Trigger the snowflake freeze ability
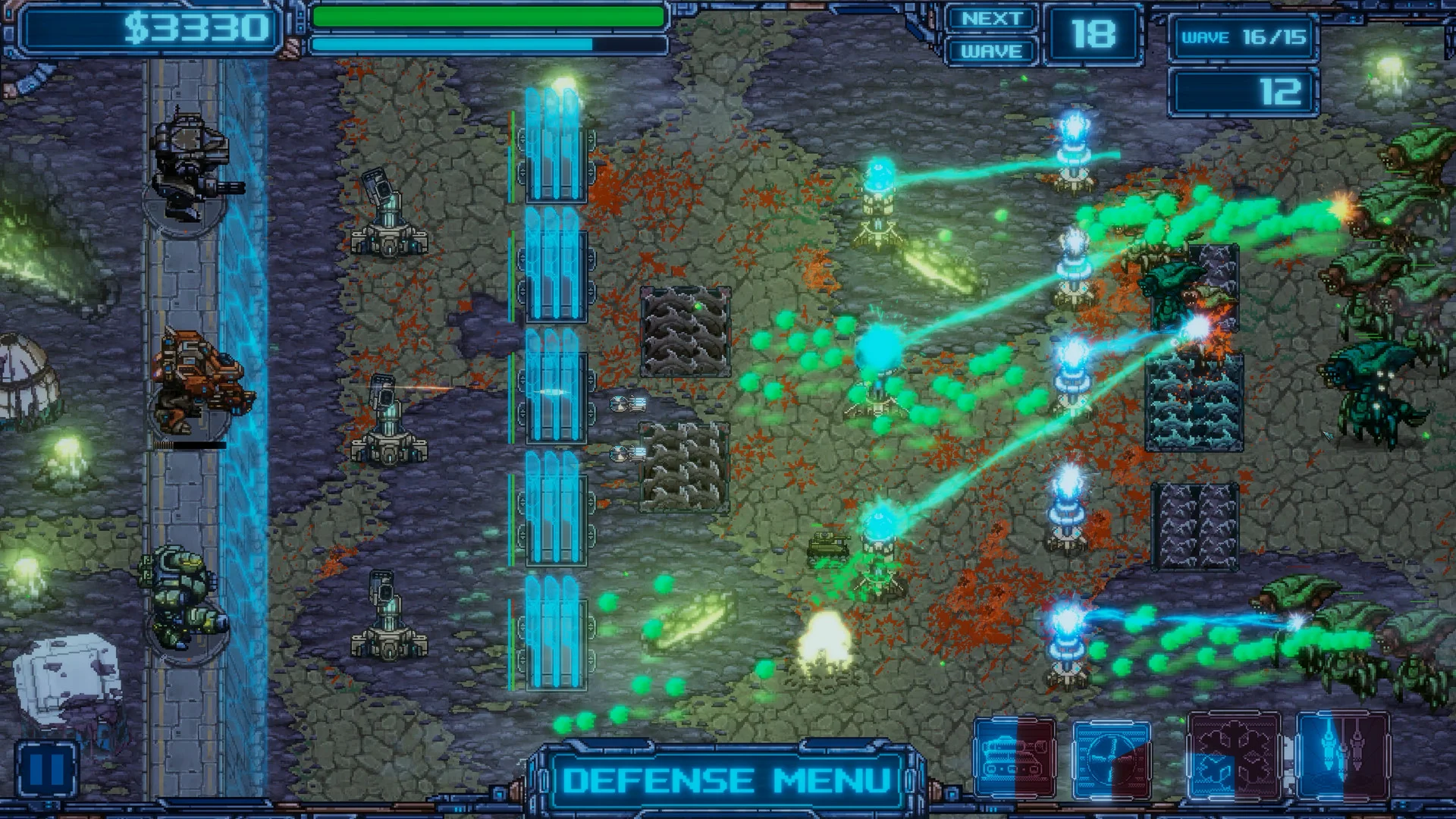1456x819 pixels. (x=1235, y=758)
